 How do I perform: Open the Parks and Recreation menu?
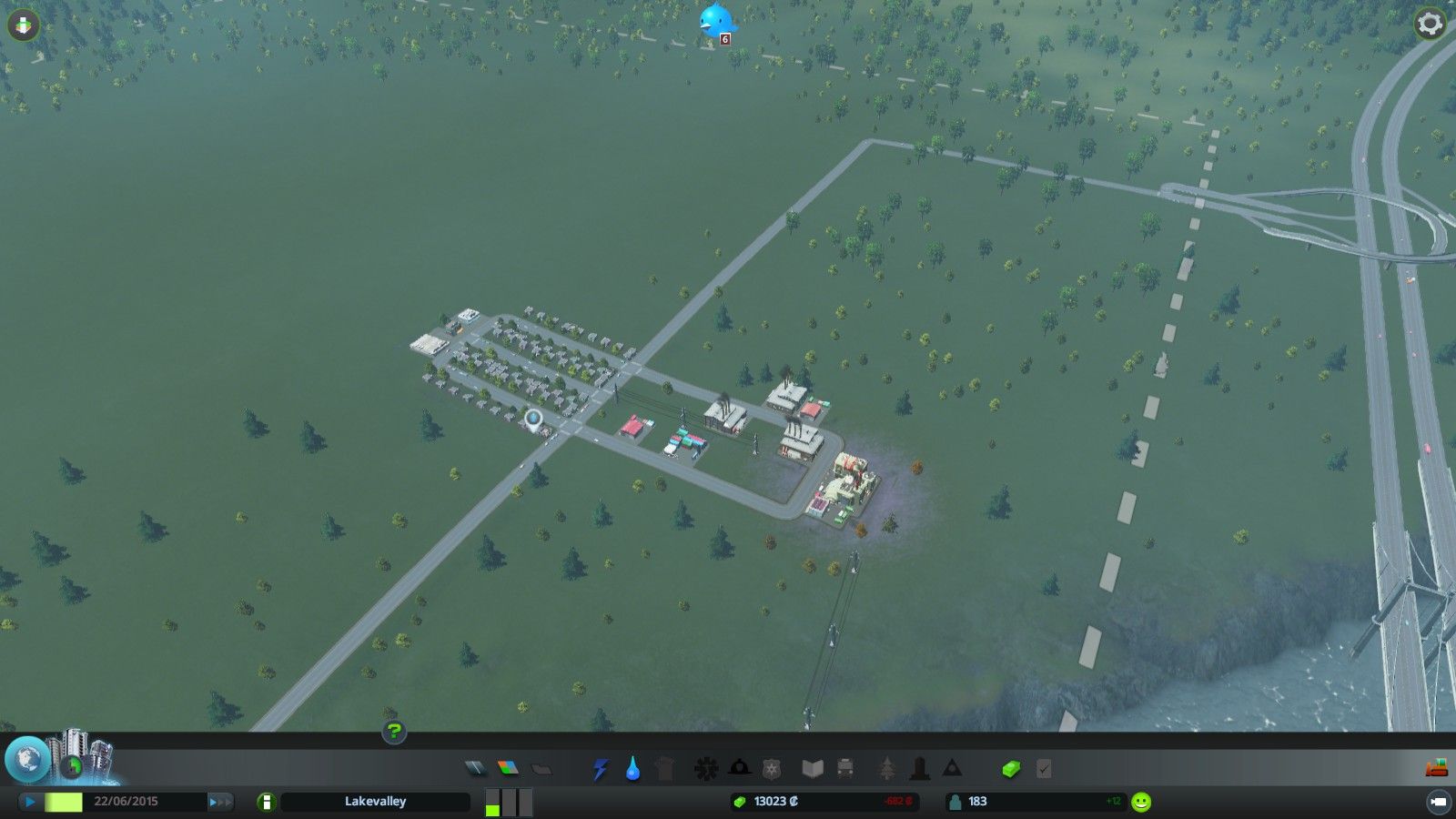887,769
